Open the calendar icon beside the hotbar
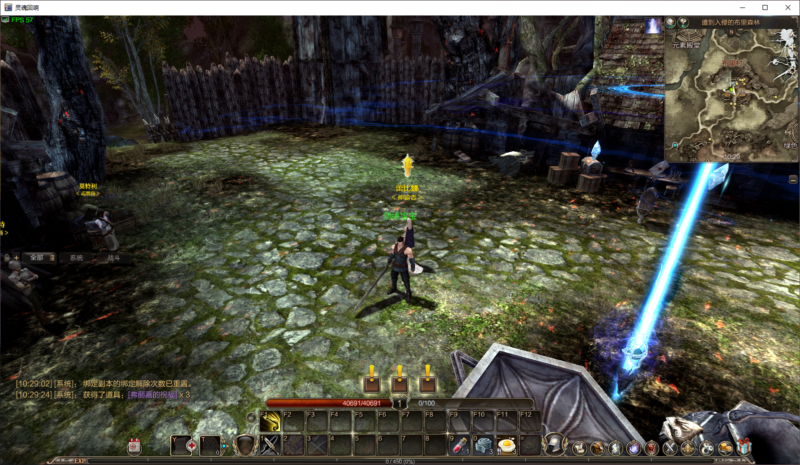The width and height of the screenshot is (800, 465). tap(134, 446)
